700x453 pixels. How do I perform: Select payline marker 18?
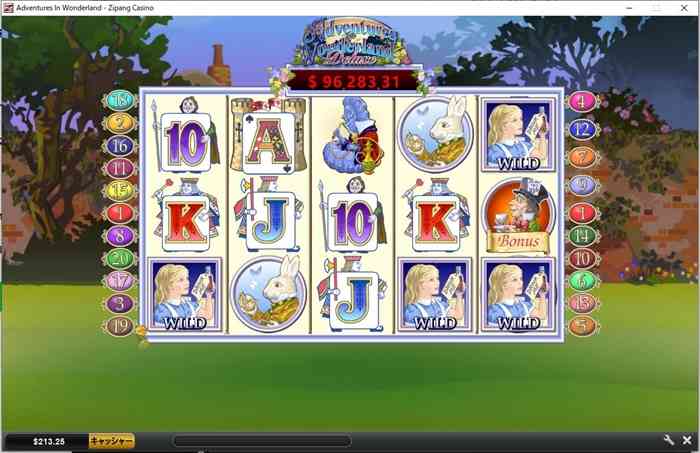pyautogui.click(x=121, y=100)
